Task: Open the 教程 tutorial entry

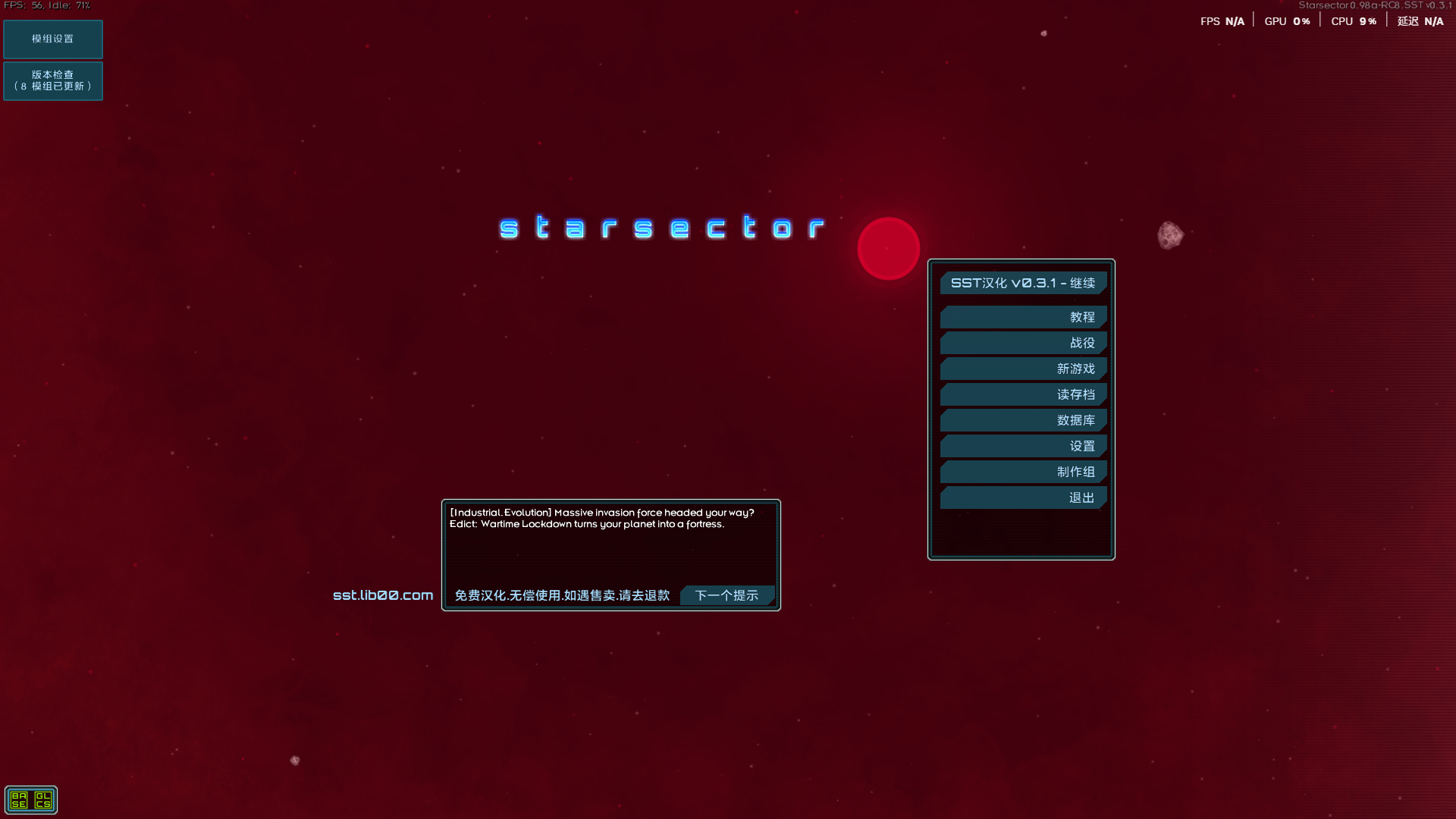Action: tap(1023, 317)
